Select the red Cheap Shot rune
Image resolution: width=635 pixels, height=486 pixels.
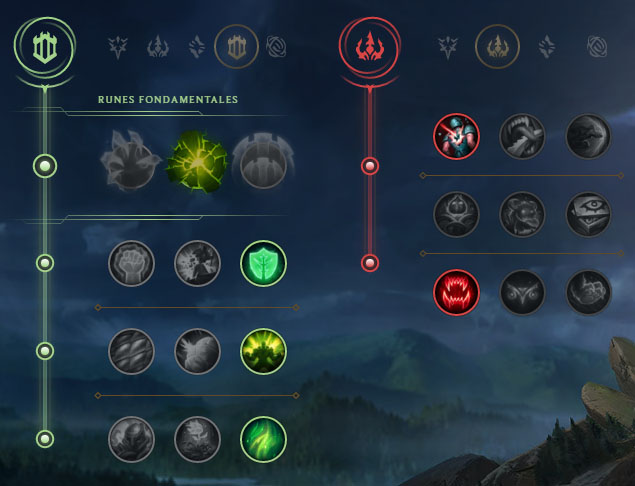pos(457,136)
